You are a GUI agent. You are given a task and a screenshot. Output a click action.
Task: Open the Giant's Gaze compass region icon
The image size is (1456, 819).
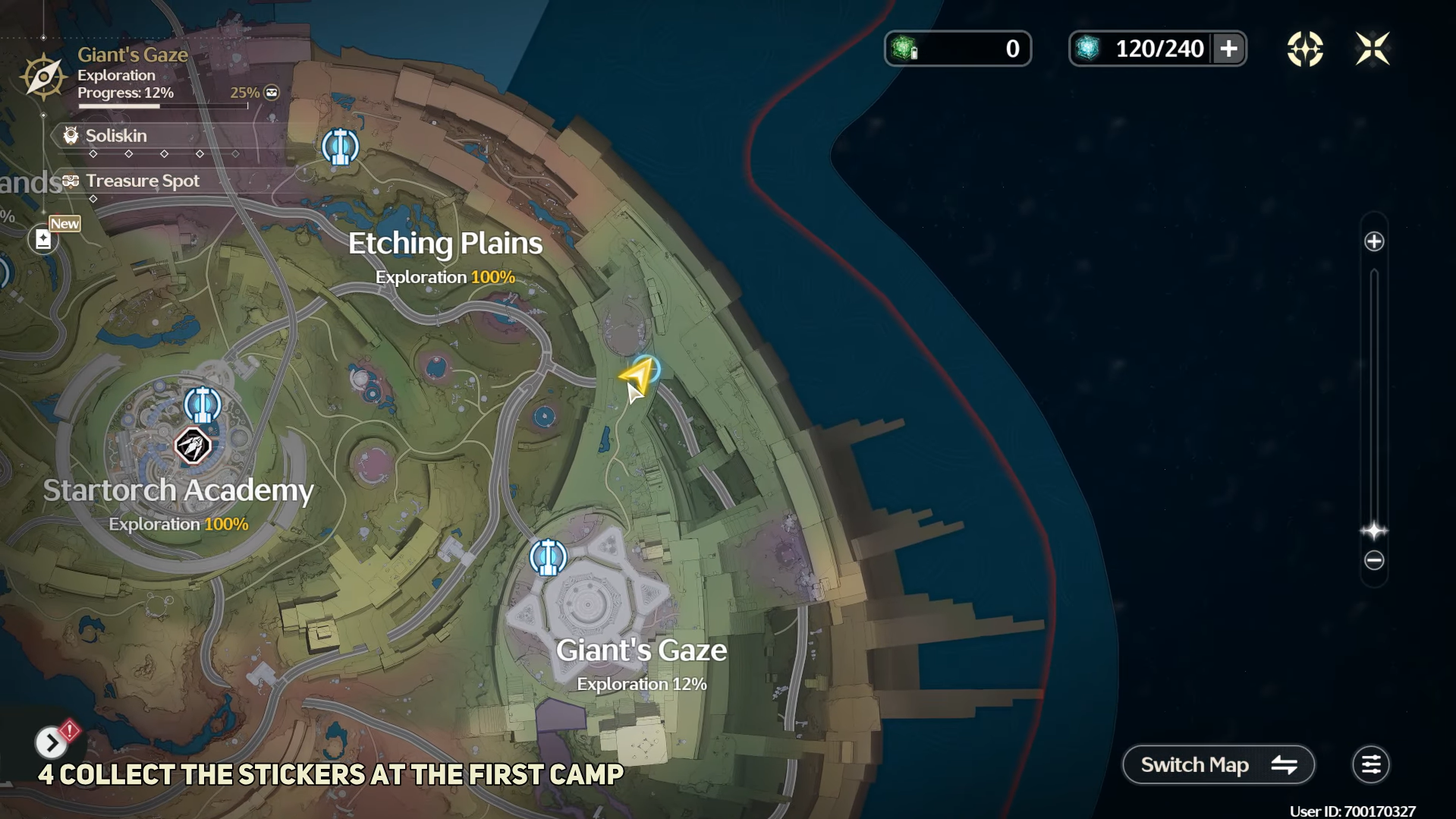pyautogui.click(x=43, y=76)
